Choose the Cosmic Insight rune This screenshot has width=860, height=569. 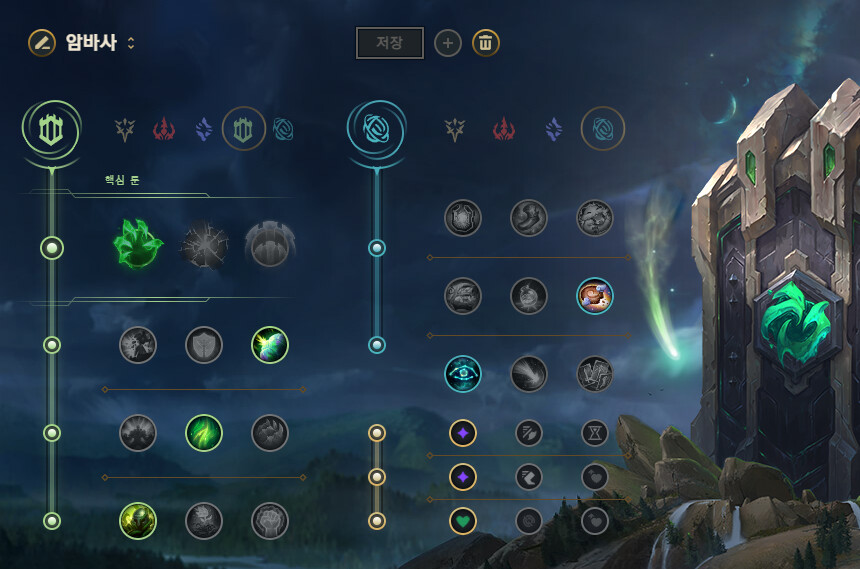[463, 373]
